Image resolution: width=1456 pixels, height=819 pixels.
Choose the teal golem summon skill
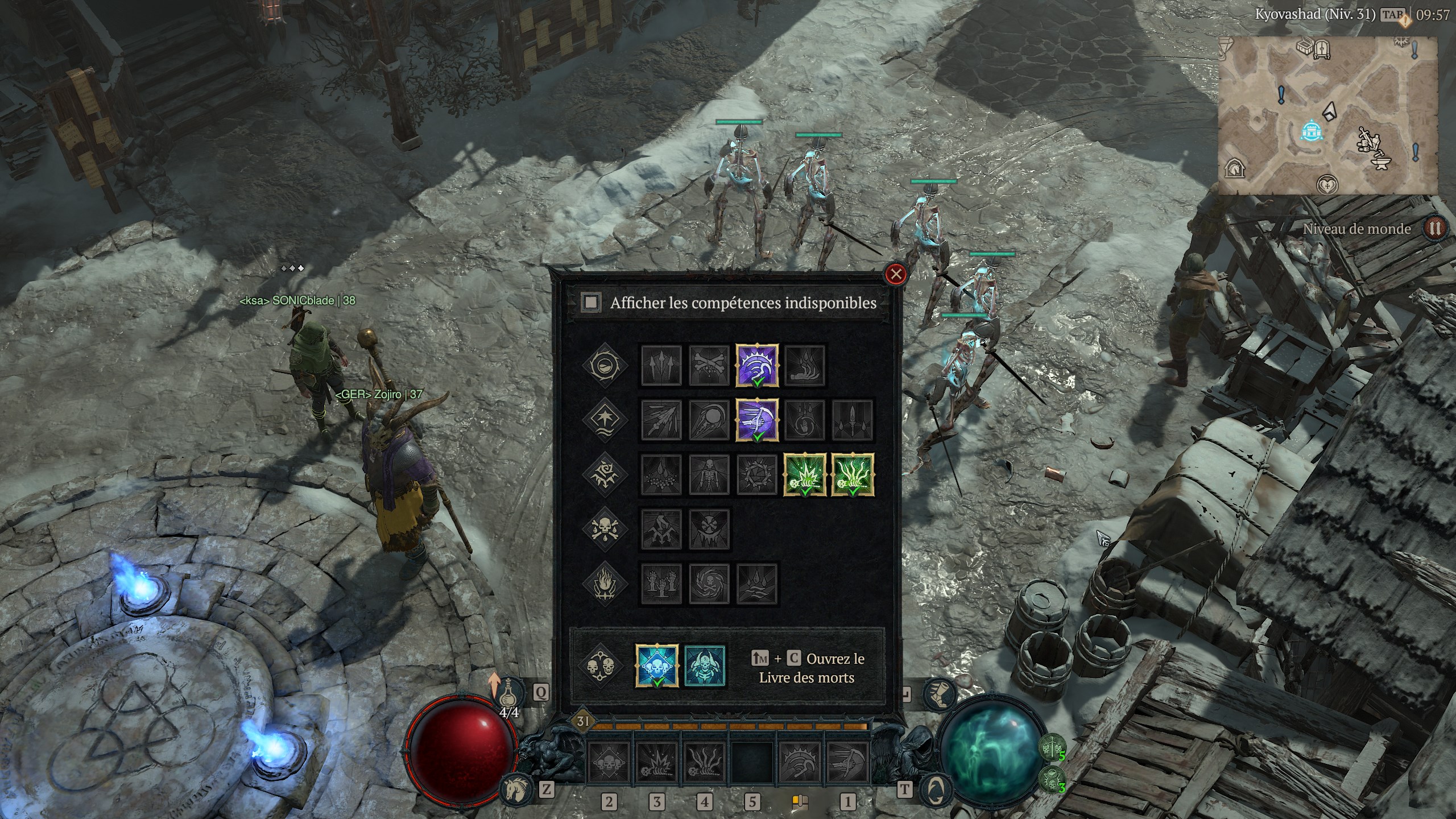tap(705, 665)
